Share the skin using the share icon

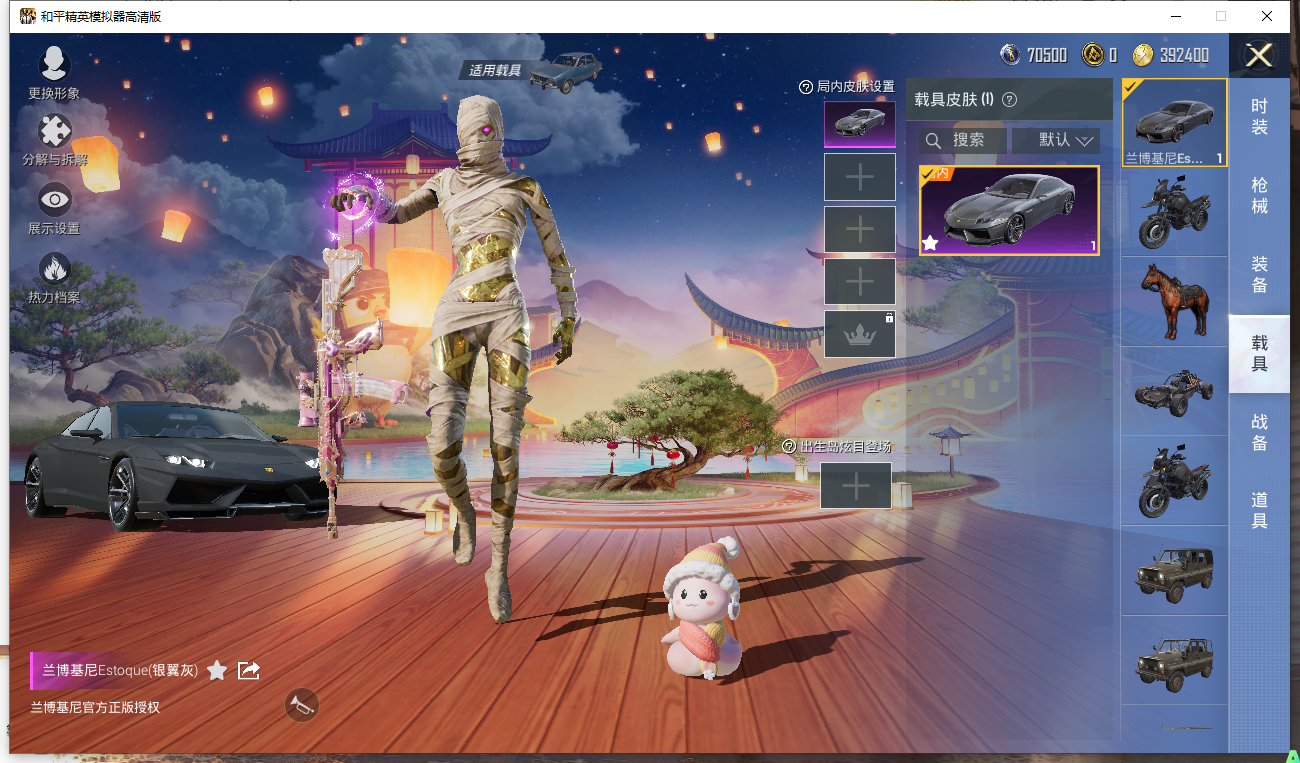click(x=249, y=671)
